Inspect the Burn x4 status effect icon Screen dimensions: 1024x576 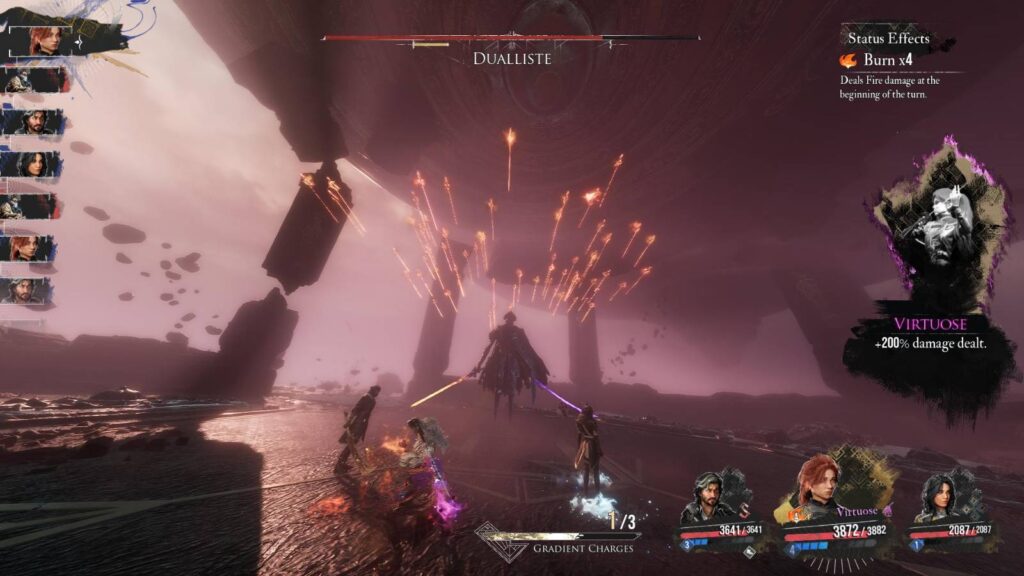tap(848, 61)
